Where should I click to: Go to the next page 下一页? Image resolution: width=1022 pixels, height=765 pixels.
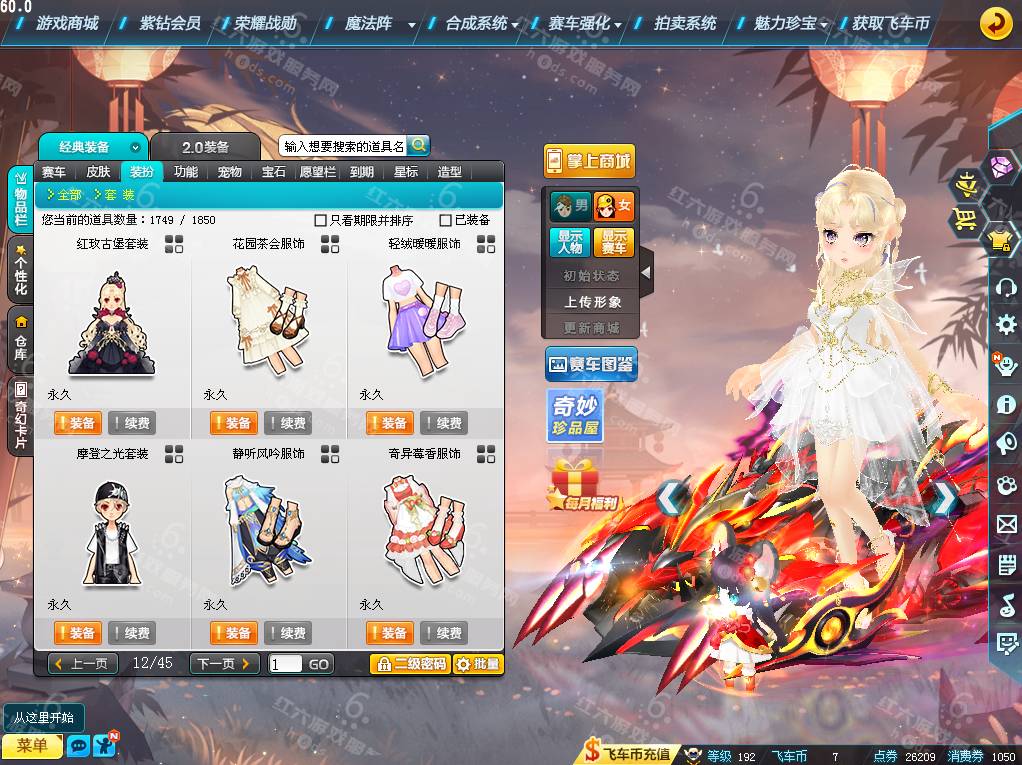225,663
